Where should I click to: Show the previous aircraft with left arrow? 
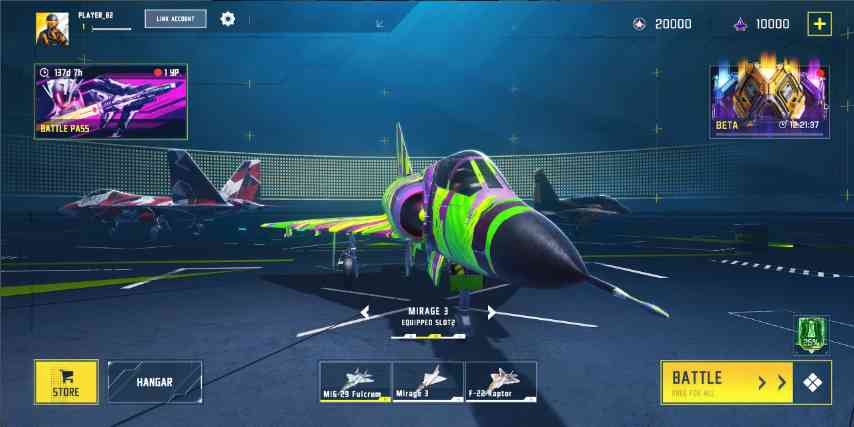[365, 313]
